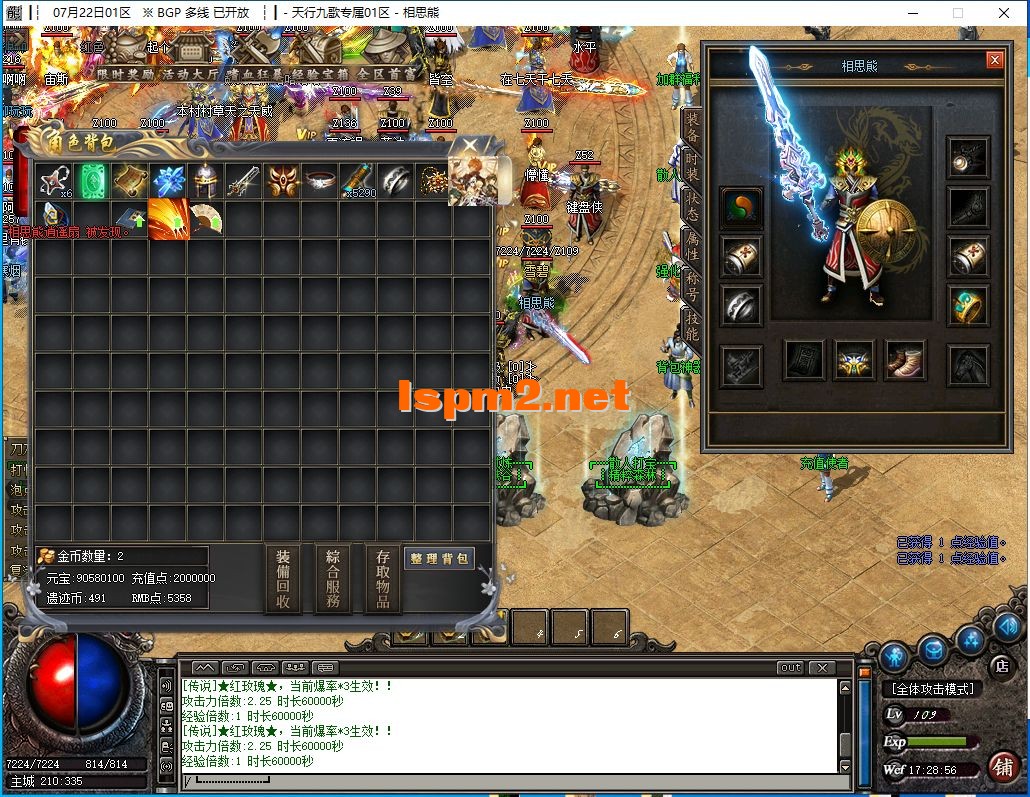This screenshot has height=797, width=1030.
Task: Choose the blue crystal item in the bag
Action: pos(168,181)
